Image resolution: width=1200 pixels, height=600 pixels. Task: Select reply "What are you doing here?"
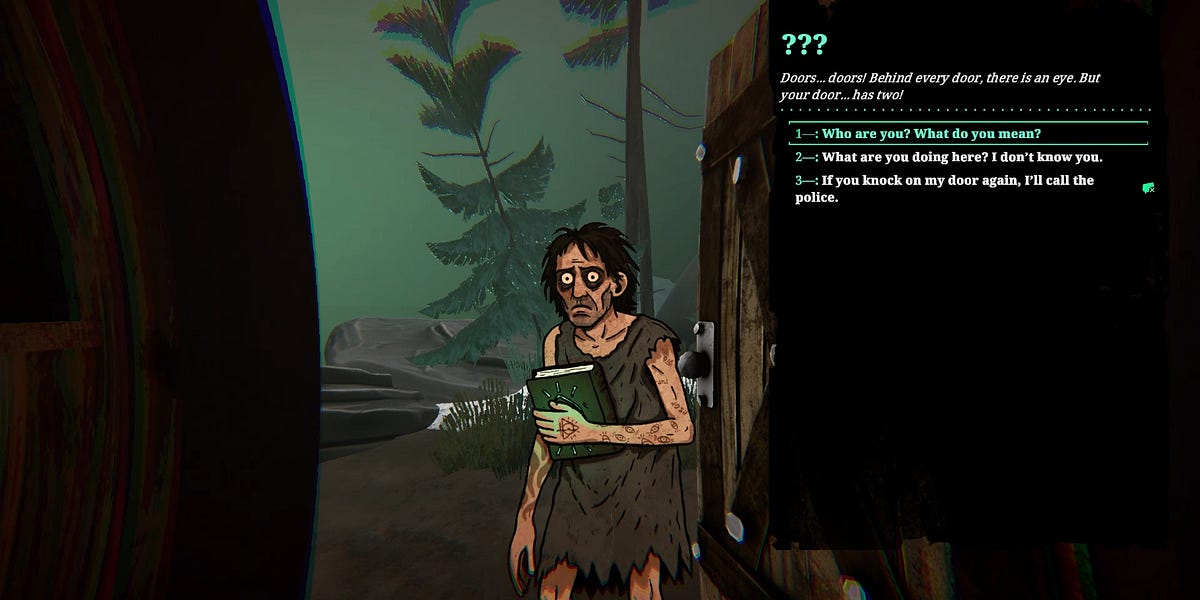(x=961, y=157)
